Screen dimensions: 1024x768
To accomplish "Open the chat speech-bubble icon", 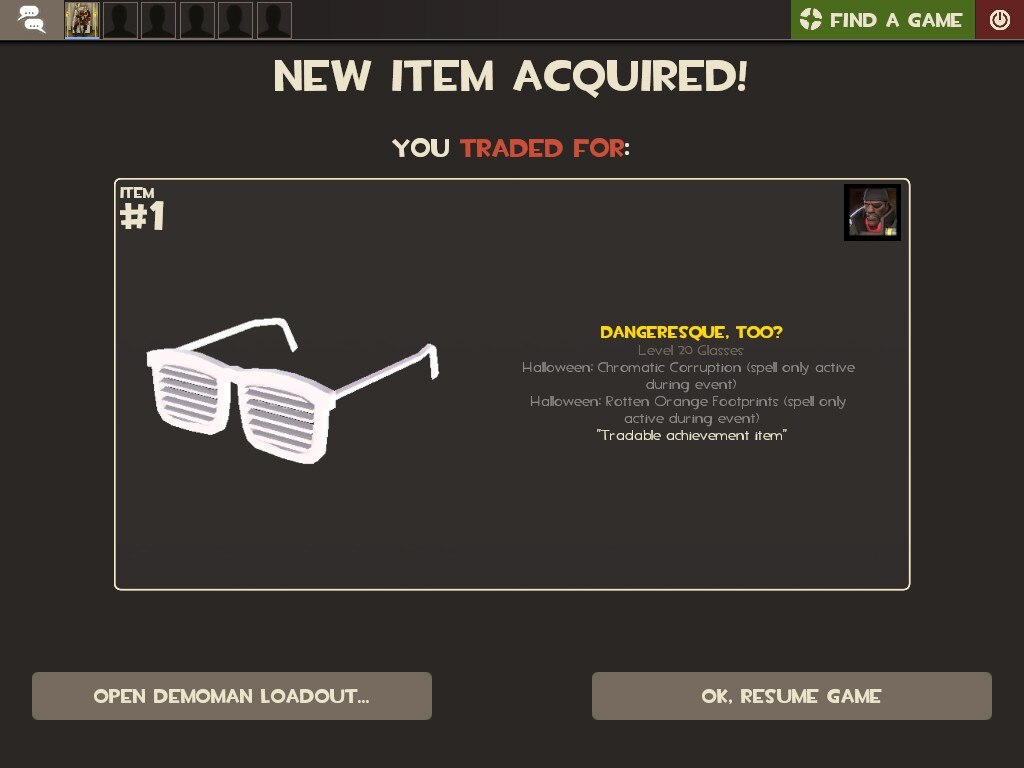I will 32,20.
